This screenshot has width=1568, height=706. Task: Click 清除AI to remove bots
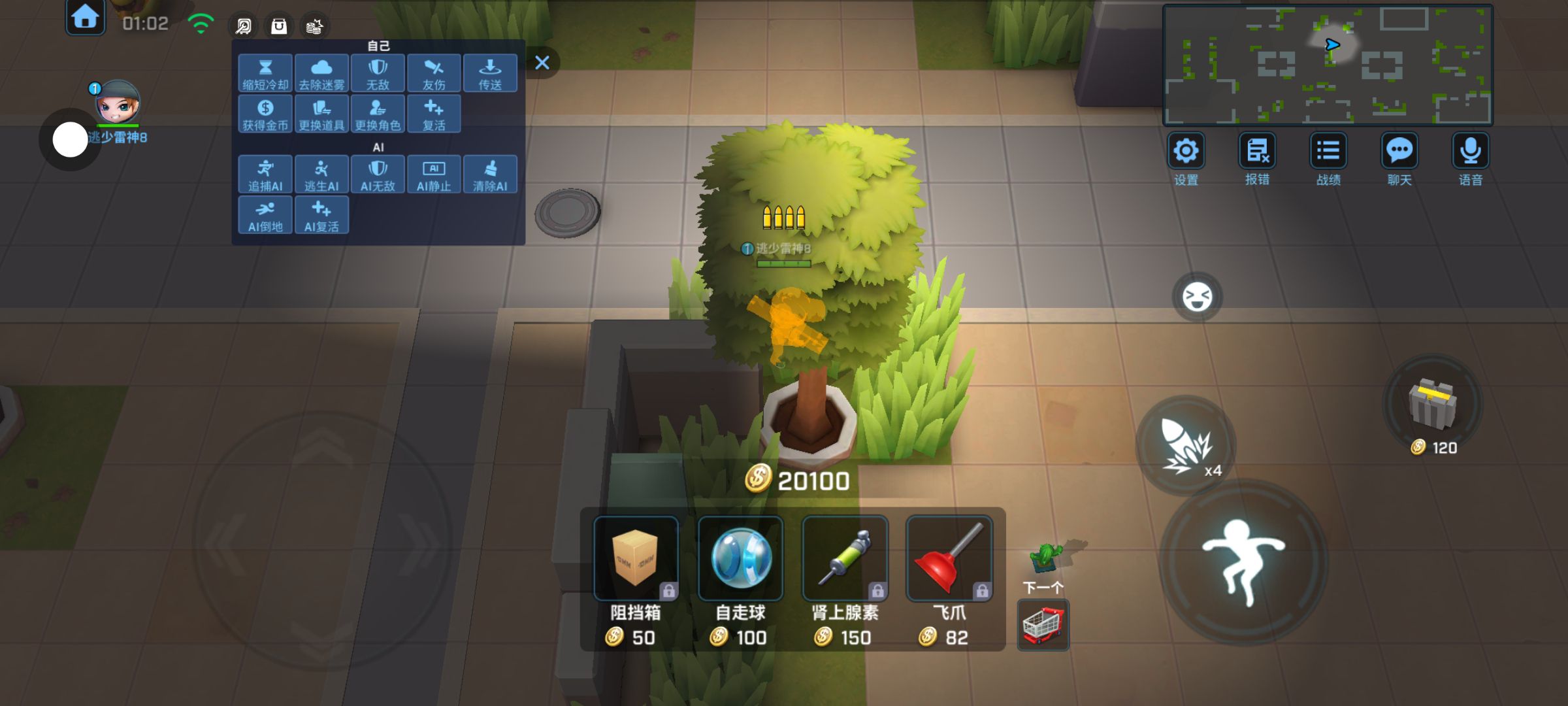click(490, 175)
